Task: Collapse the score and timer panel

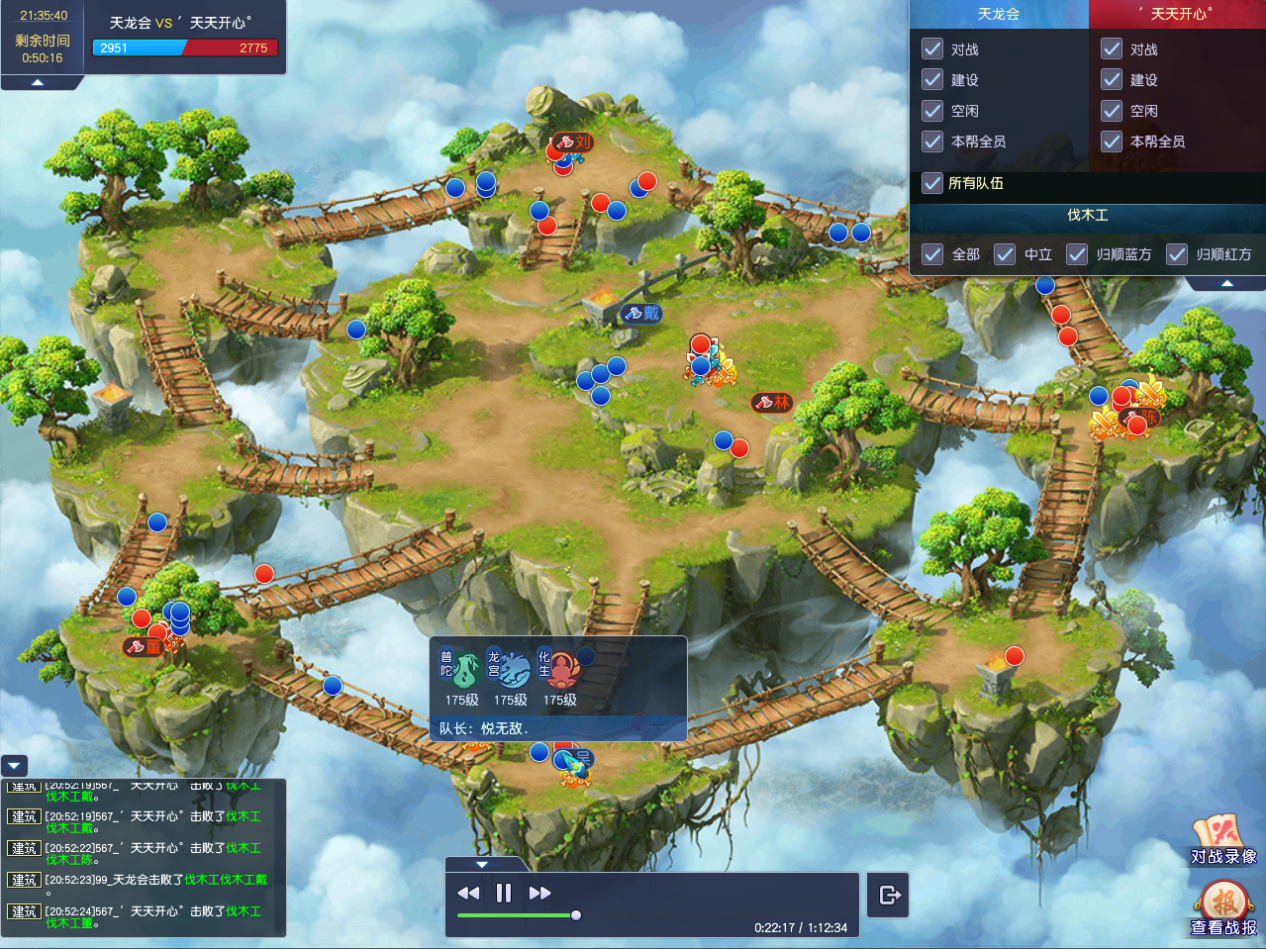Action: click(x=37, y=82)
